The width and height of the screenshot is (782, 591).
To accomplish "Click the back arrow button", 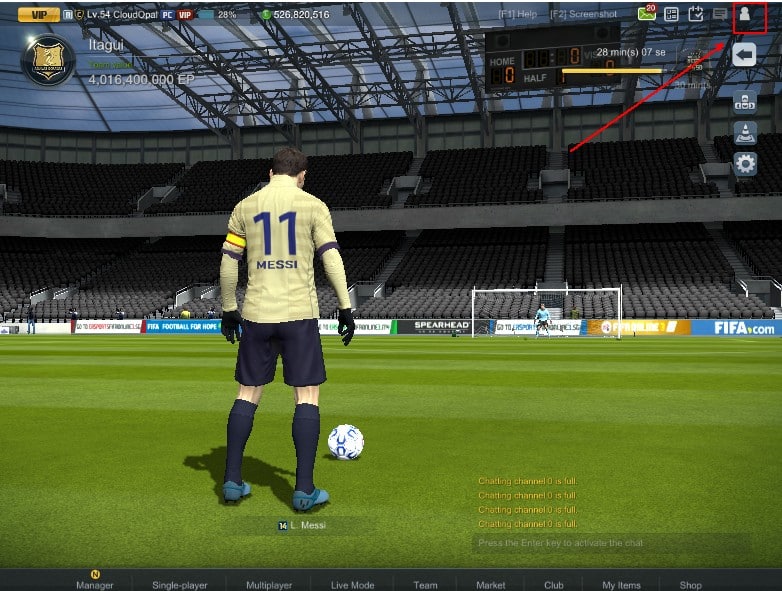I will click(x=744, y=54).
